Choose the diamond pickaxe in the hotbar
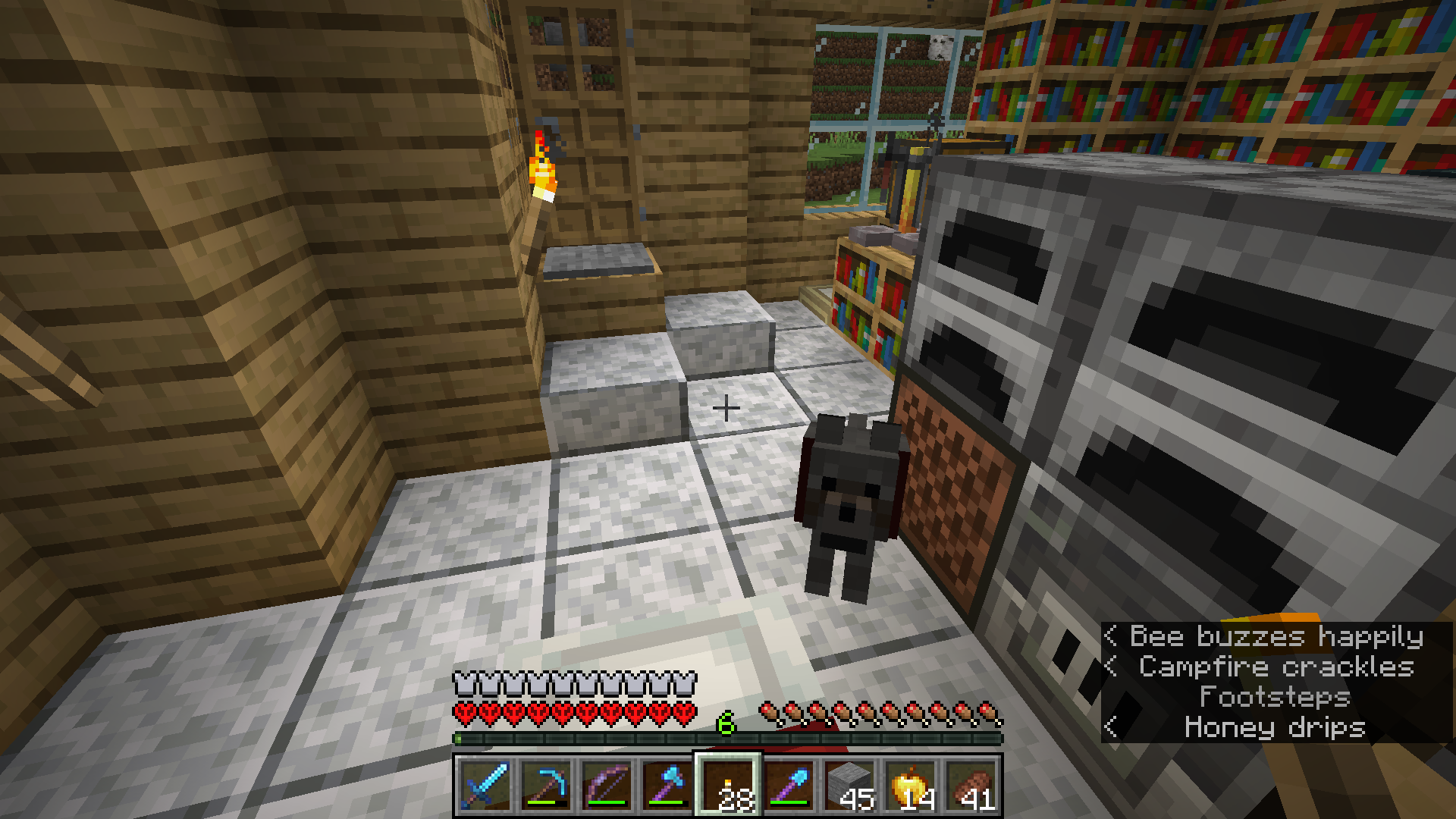Image resolution: width=1456 pixels, height=819 pixels. click(x=544, y=786)
